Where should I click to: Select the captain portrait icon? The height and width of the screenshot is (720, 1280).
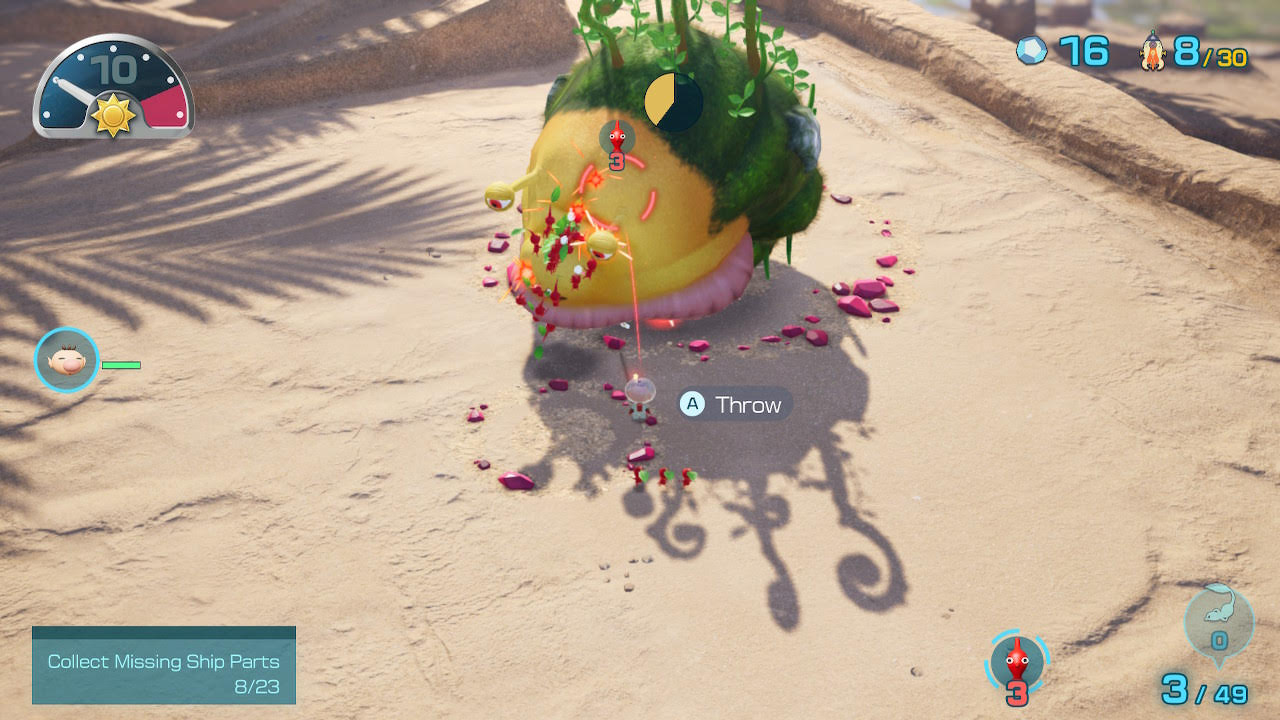[67, 360]
